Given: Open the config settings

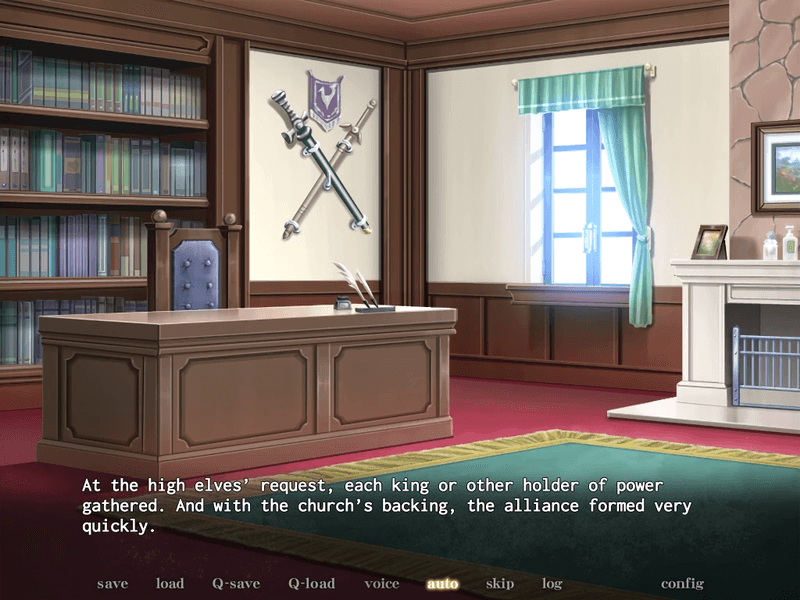Looking at the screenshot, I should tap(682, 583).
